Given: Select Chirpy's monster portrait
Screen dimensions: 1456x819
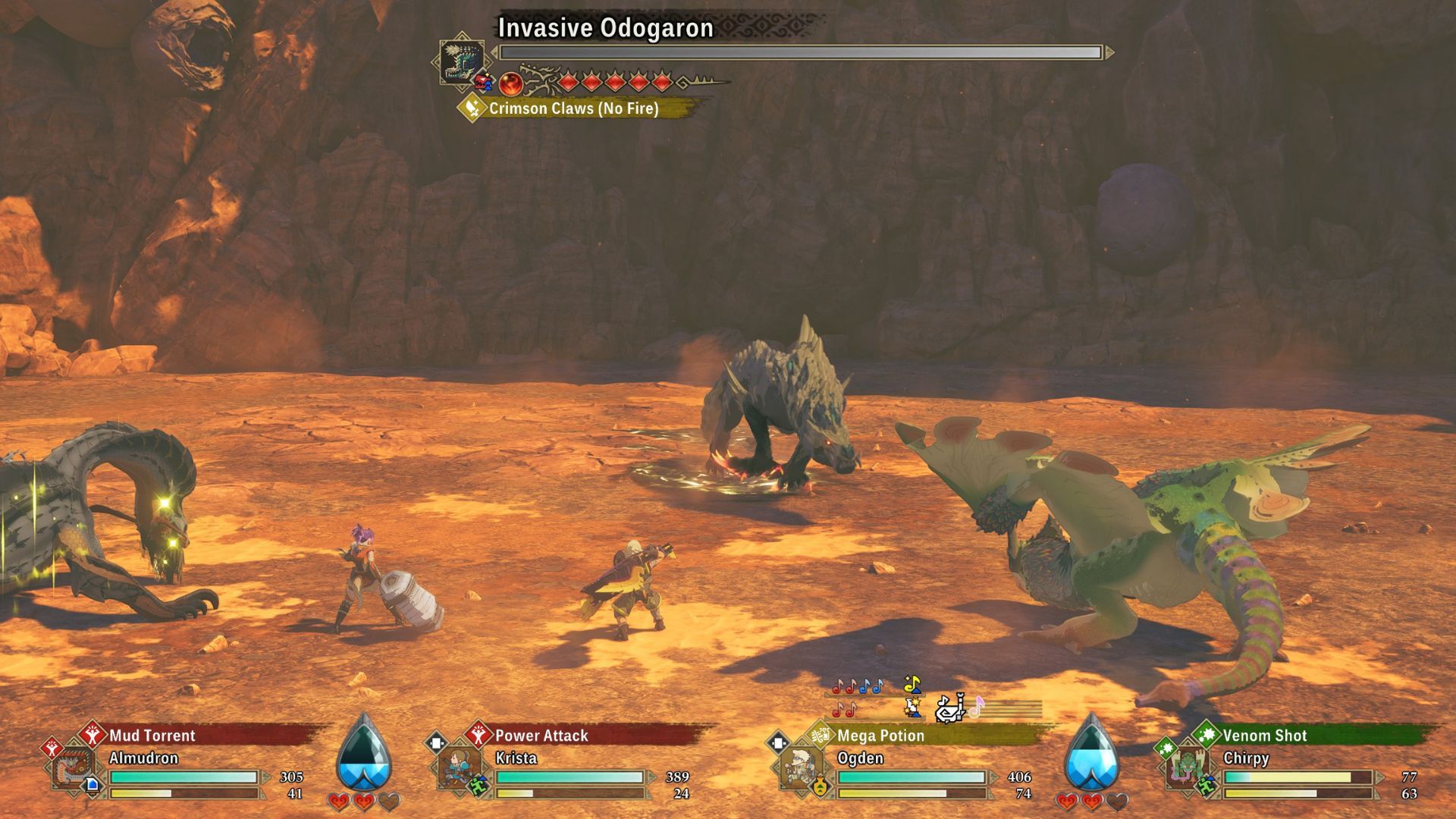Looking at the screenshot, I should (x=1187, y=769).
